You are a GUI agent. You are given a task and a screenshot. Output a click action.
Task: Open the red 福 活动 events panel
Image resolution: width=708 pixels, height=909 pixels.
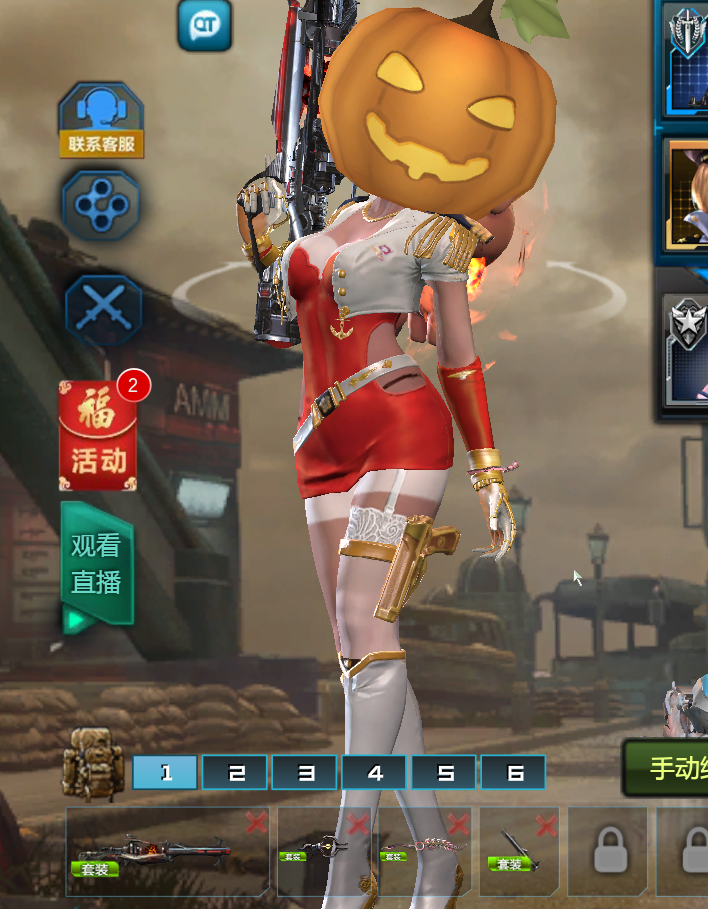98,437
